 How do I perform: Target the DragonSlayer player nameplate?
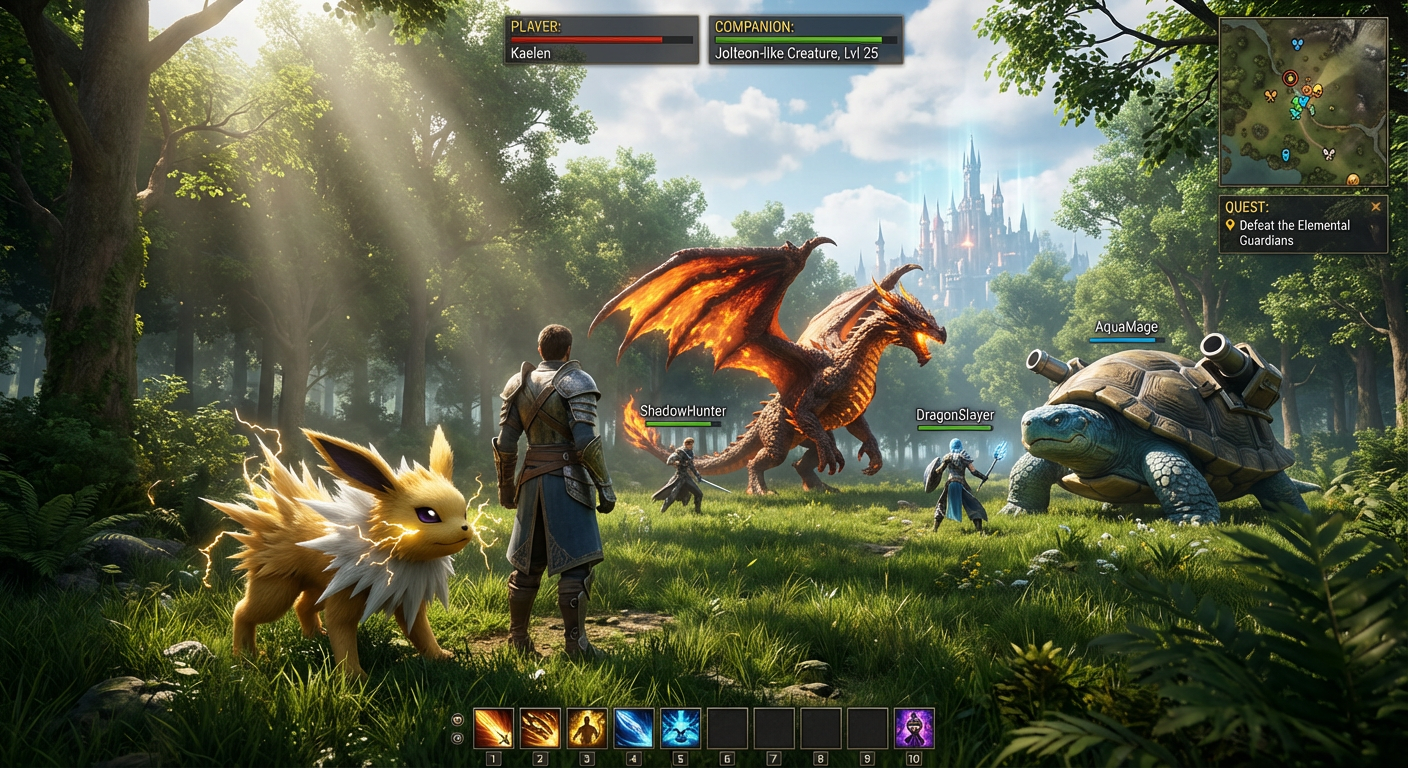pos(955,415)
